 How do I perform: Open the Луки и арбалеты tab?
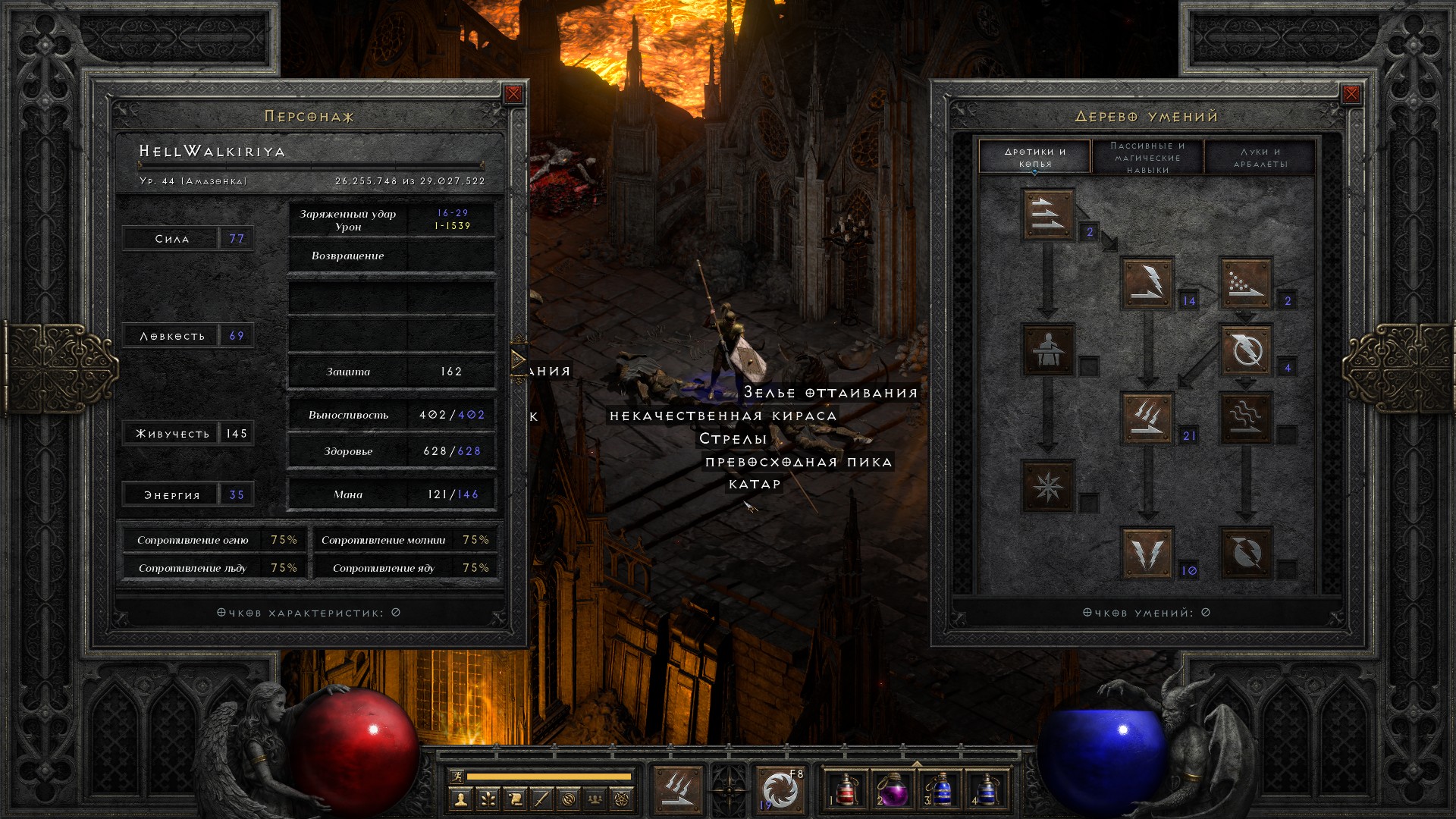[x=1260, y=157]
